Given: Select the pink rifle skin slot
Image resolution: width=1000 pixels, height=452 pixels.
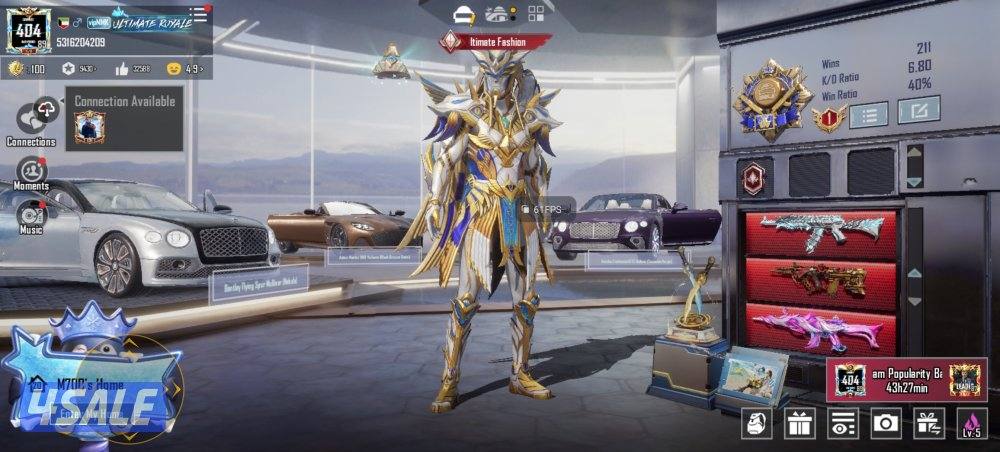Looking at the screenshot, I should (819, 326).
